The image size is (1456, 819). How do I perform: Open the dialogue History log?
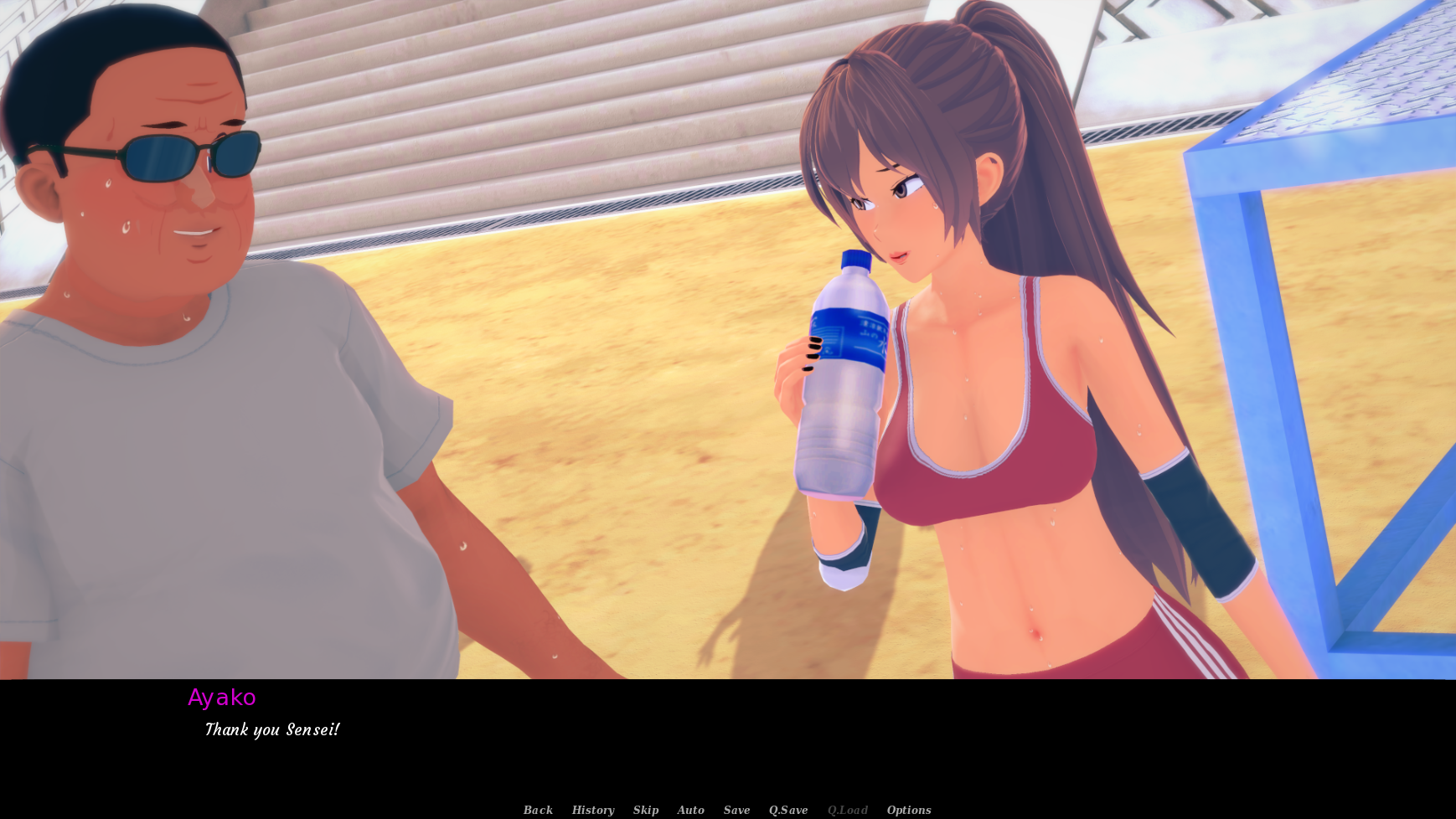point(593,810)
